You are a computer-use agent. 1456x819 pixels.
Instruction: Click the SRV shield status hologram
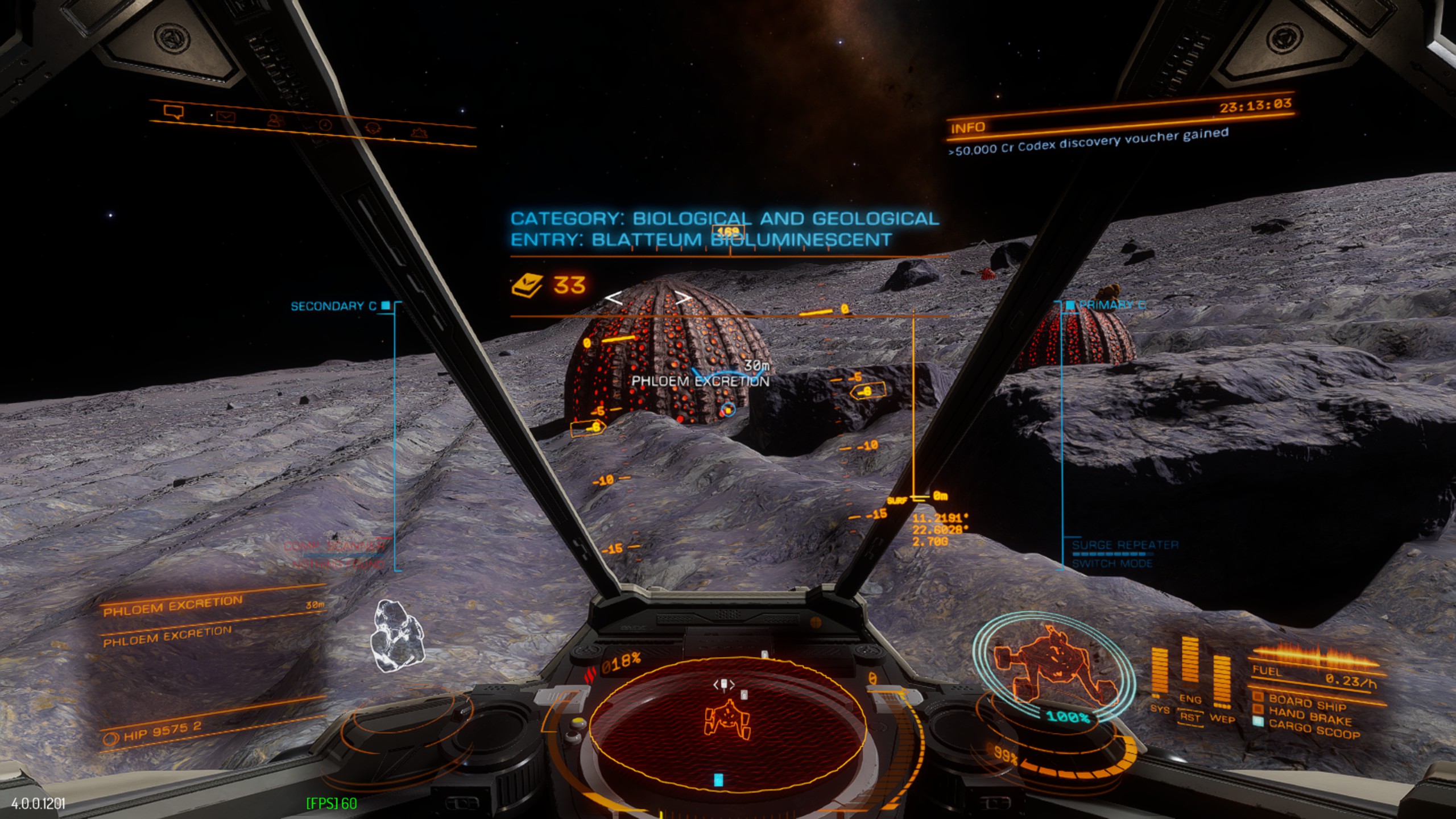click(1053, 667)
